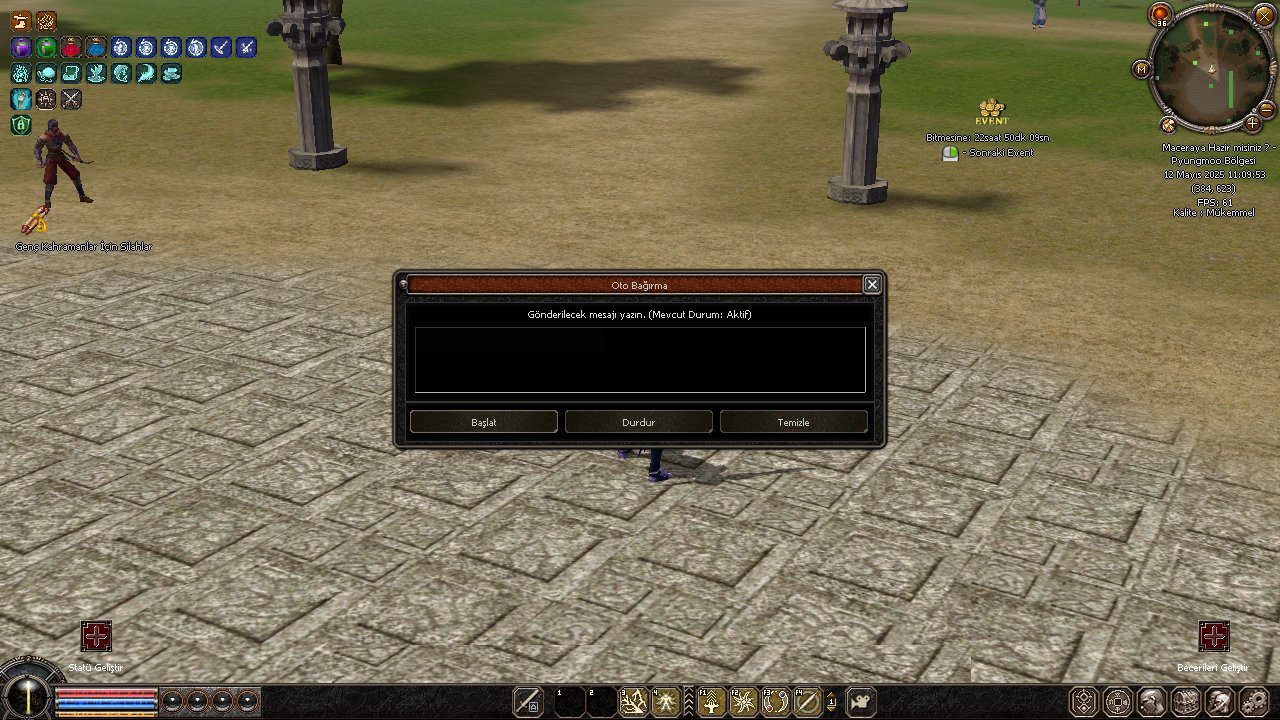Open the treasure chest inventory icon
The width and height of the screenshot is (1280, 720).
pos(1185,701)
